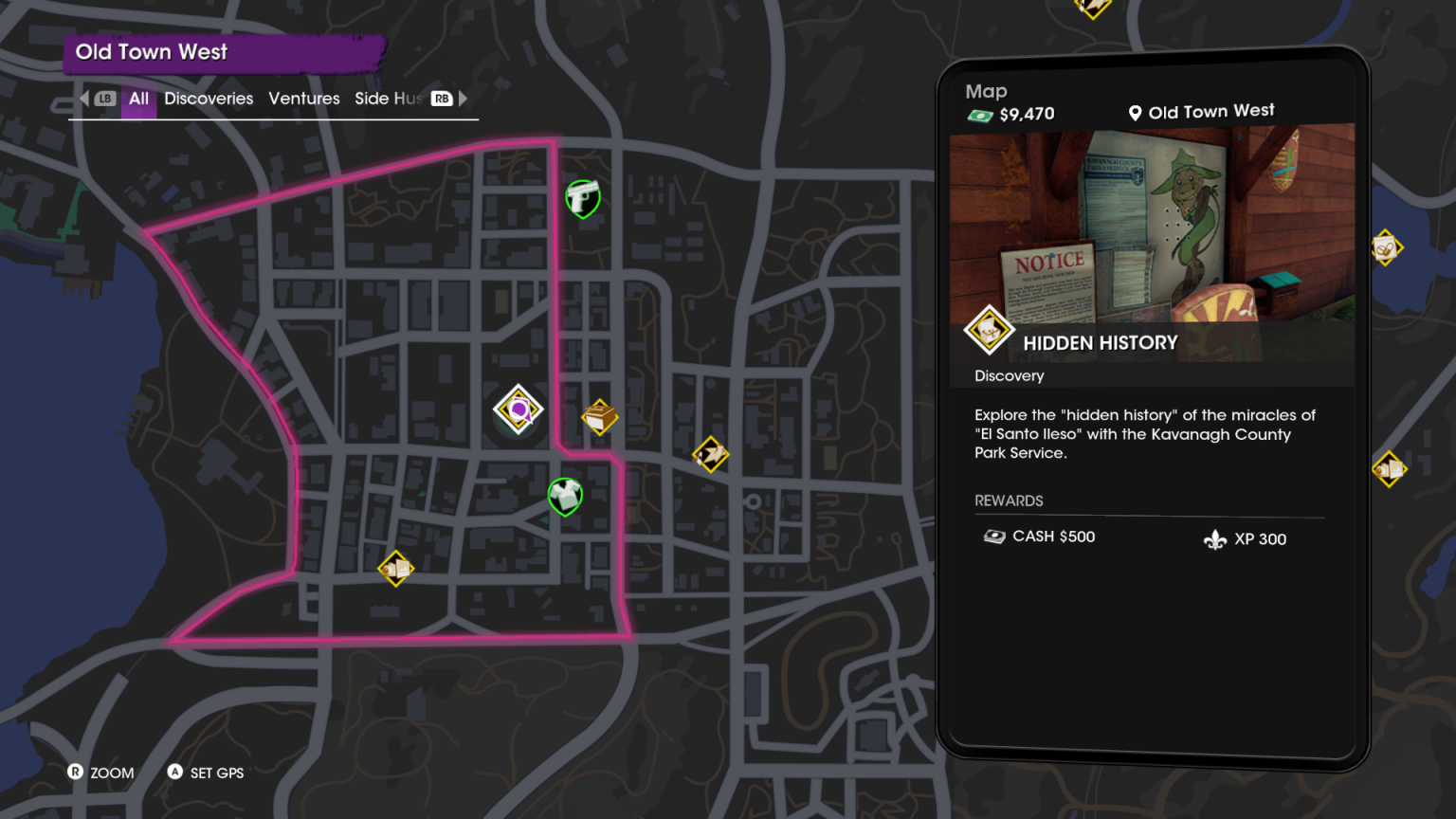Open the Ventures tab
The width and height of the screenshot is (1456, 819).
pyautogui.click(x=303, y=99)
